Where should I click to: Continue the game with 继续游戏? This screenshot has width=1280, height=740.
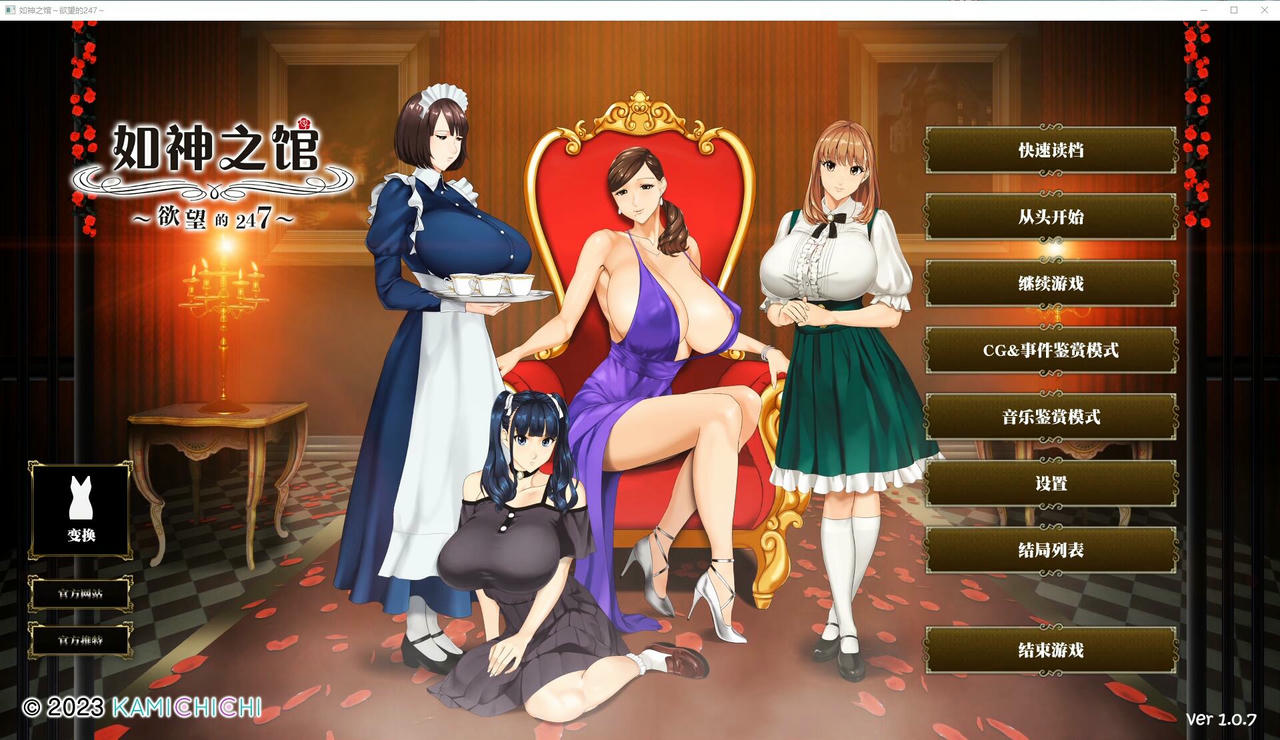pyautogui.click(x=1050, y=283)
